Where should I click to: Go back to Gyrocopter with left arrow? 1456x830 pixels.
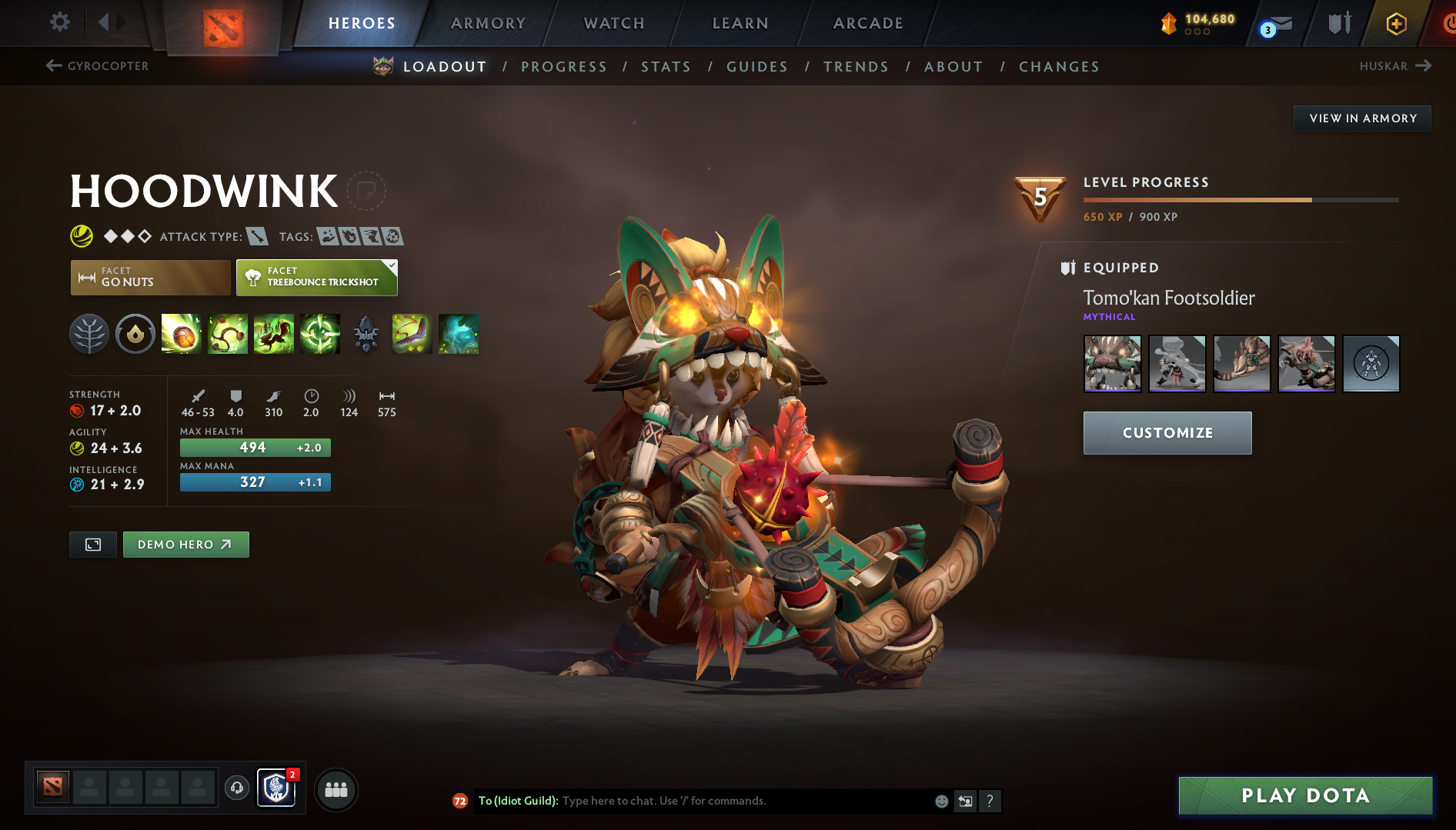52,65
